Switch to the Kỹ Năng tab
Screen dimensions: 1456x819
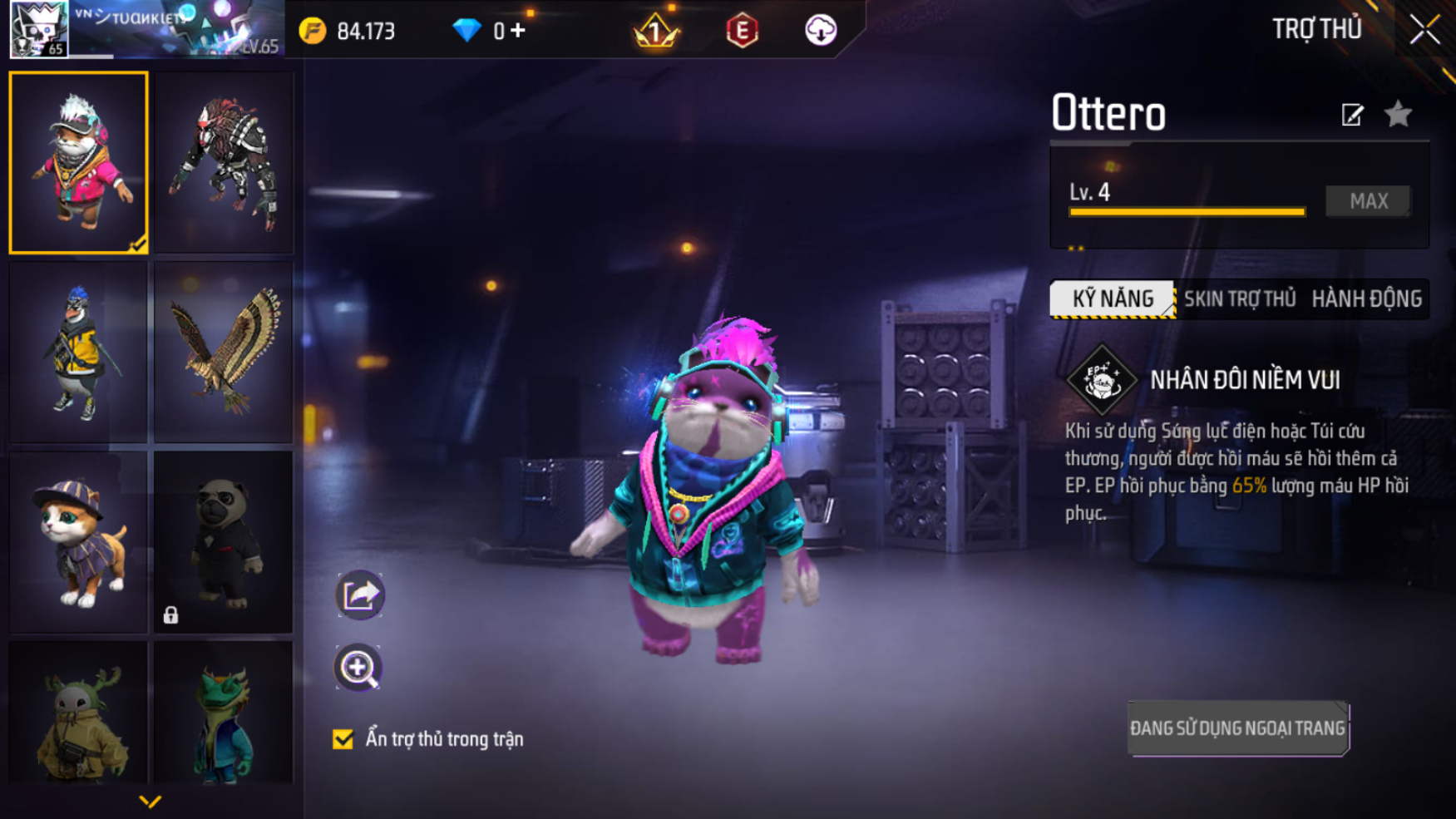coord(1113,298)
